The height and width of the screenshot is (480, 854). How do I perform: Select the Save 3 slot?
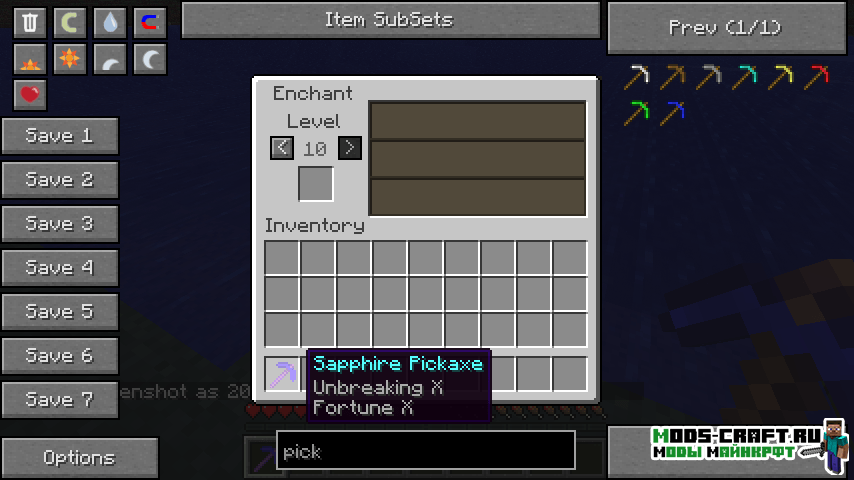coord(60,224)
